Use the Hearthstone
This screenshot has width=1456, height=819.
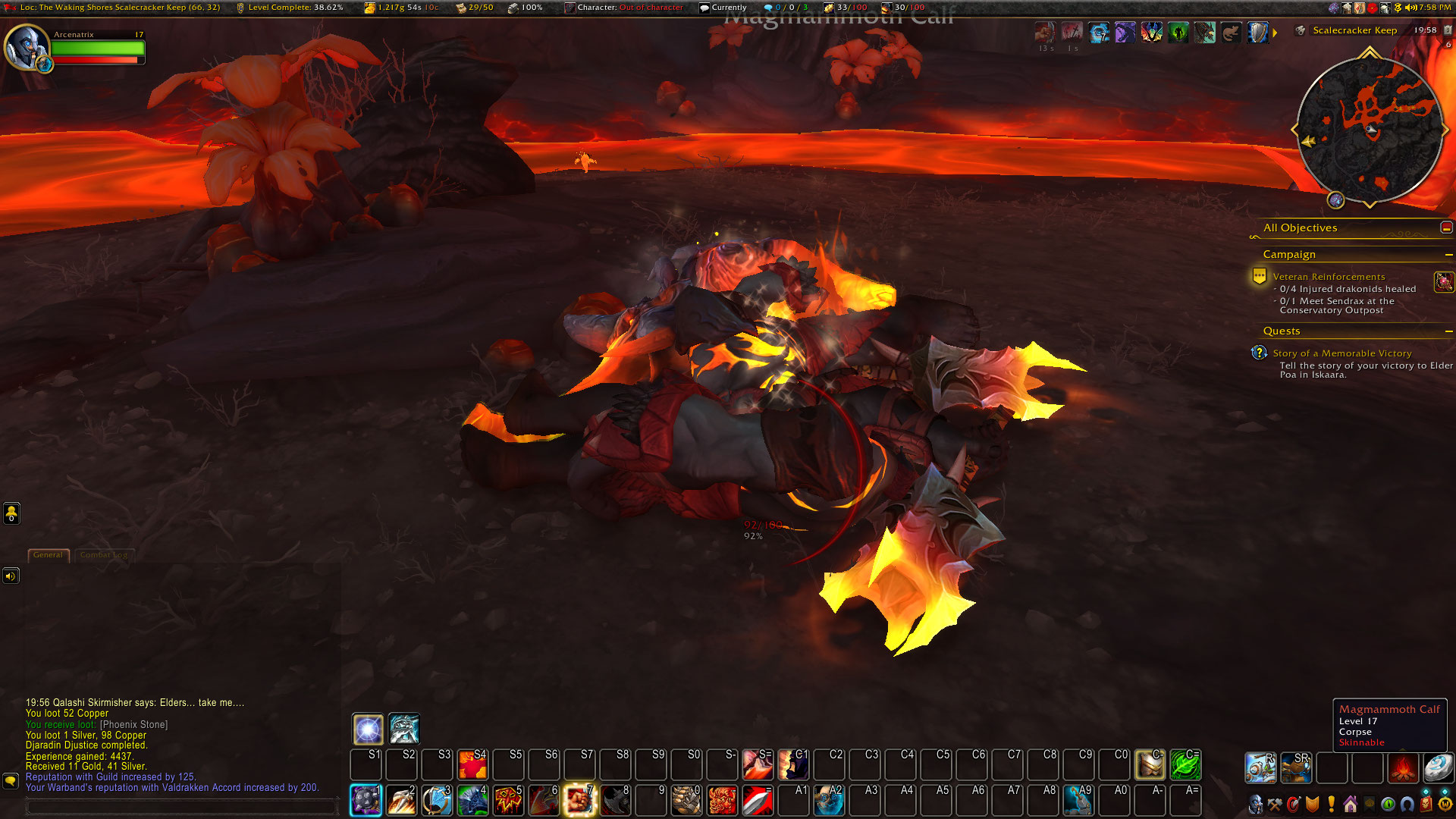1437,767
